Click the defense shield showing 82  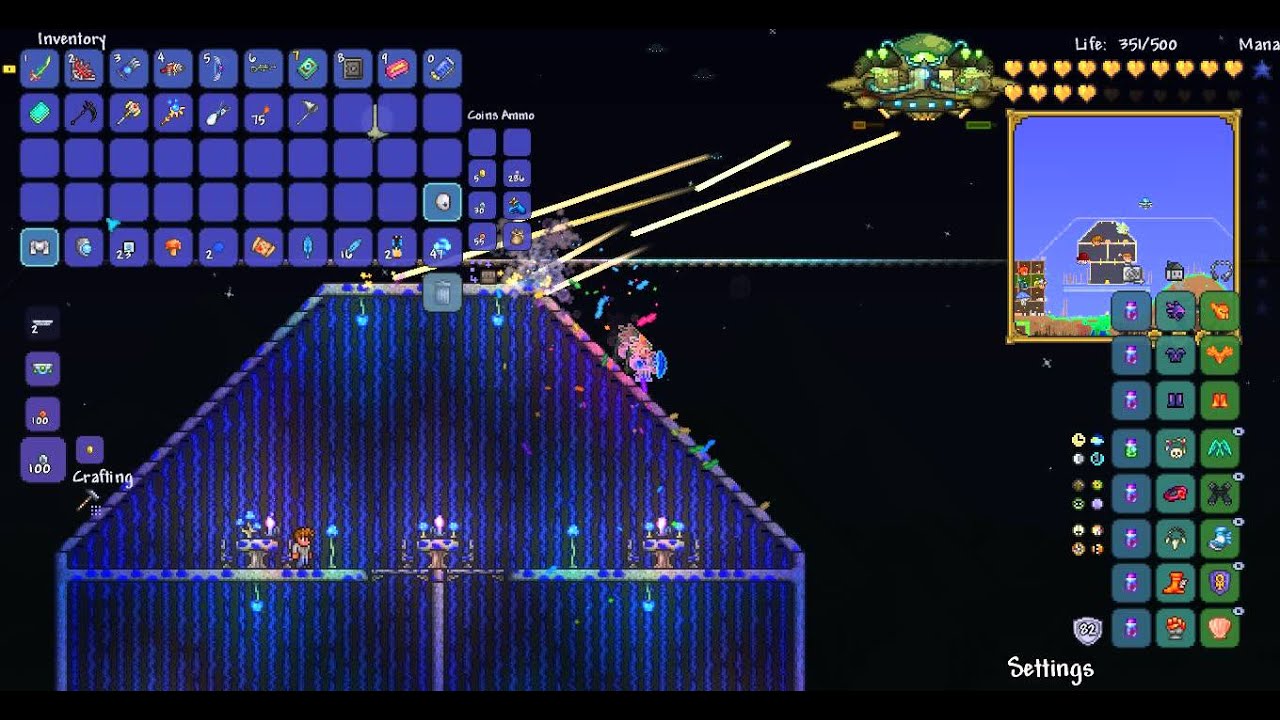[1088, 631]
